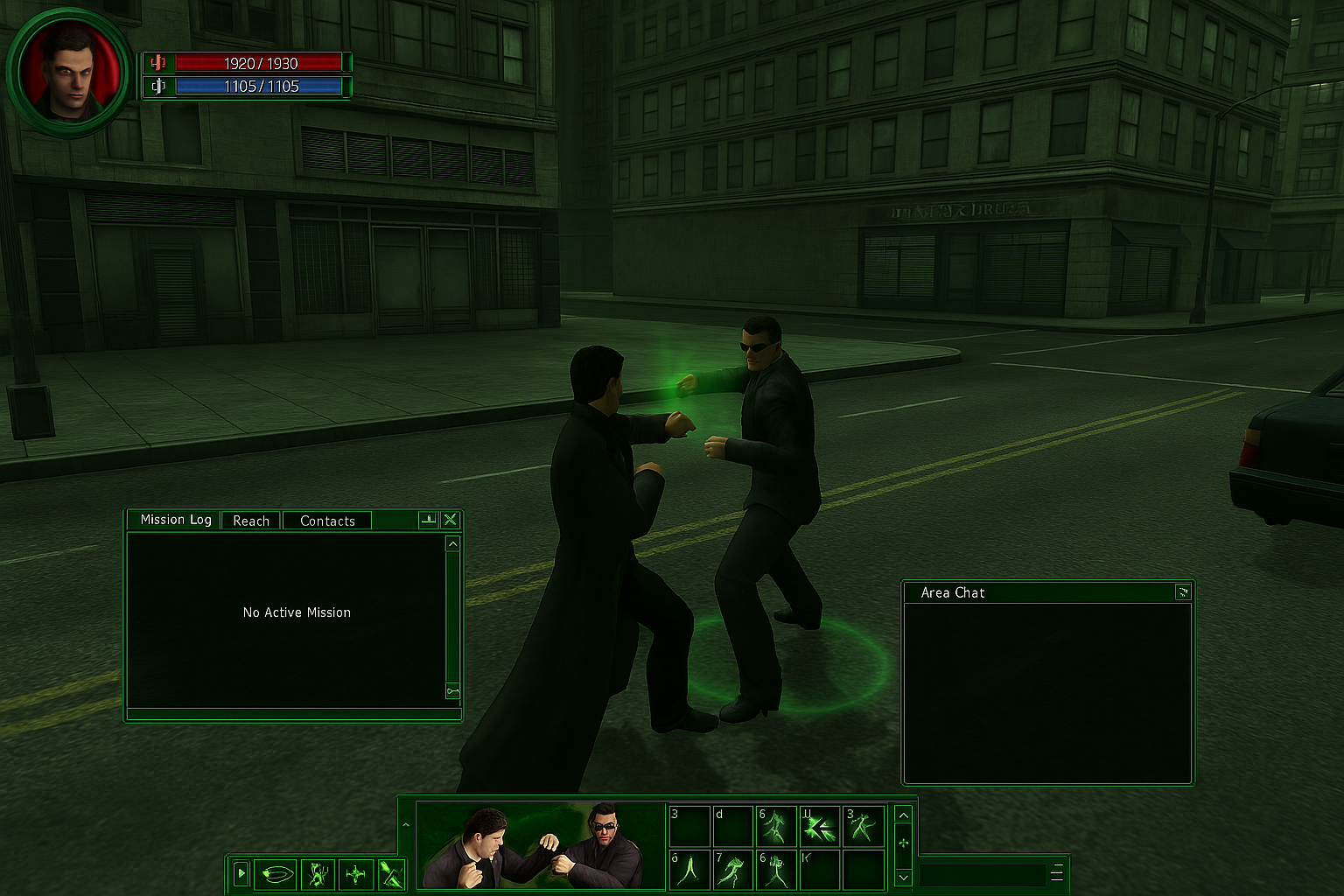Screen dimensions: 1344x896
Task: Click the Mission Log scroll-up arrow
Action: pyautogui.click(x=452, y=544)
